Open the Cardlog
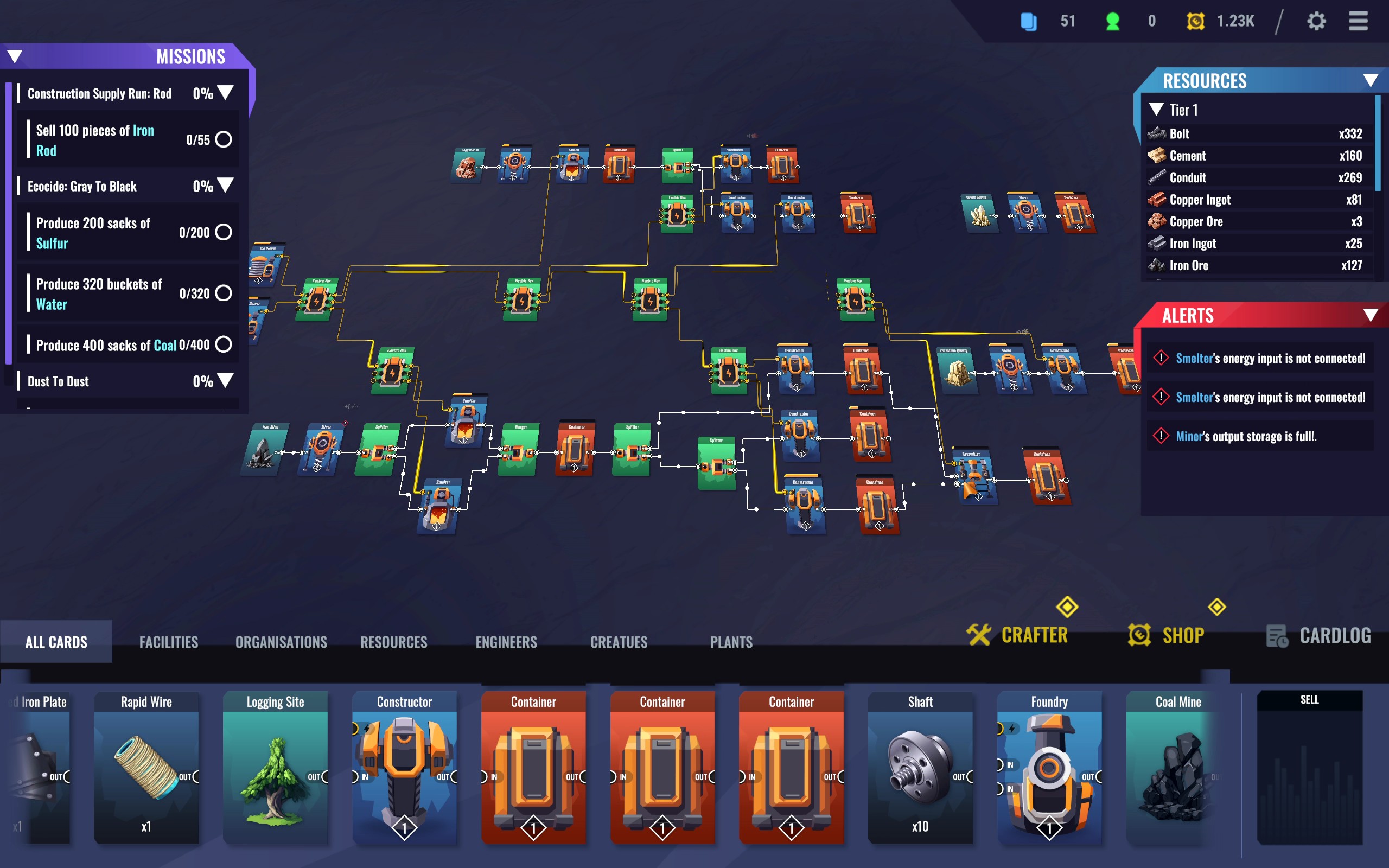 pos(1318,635)
